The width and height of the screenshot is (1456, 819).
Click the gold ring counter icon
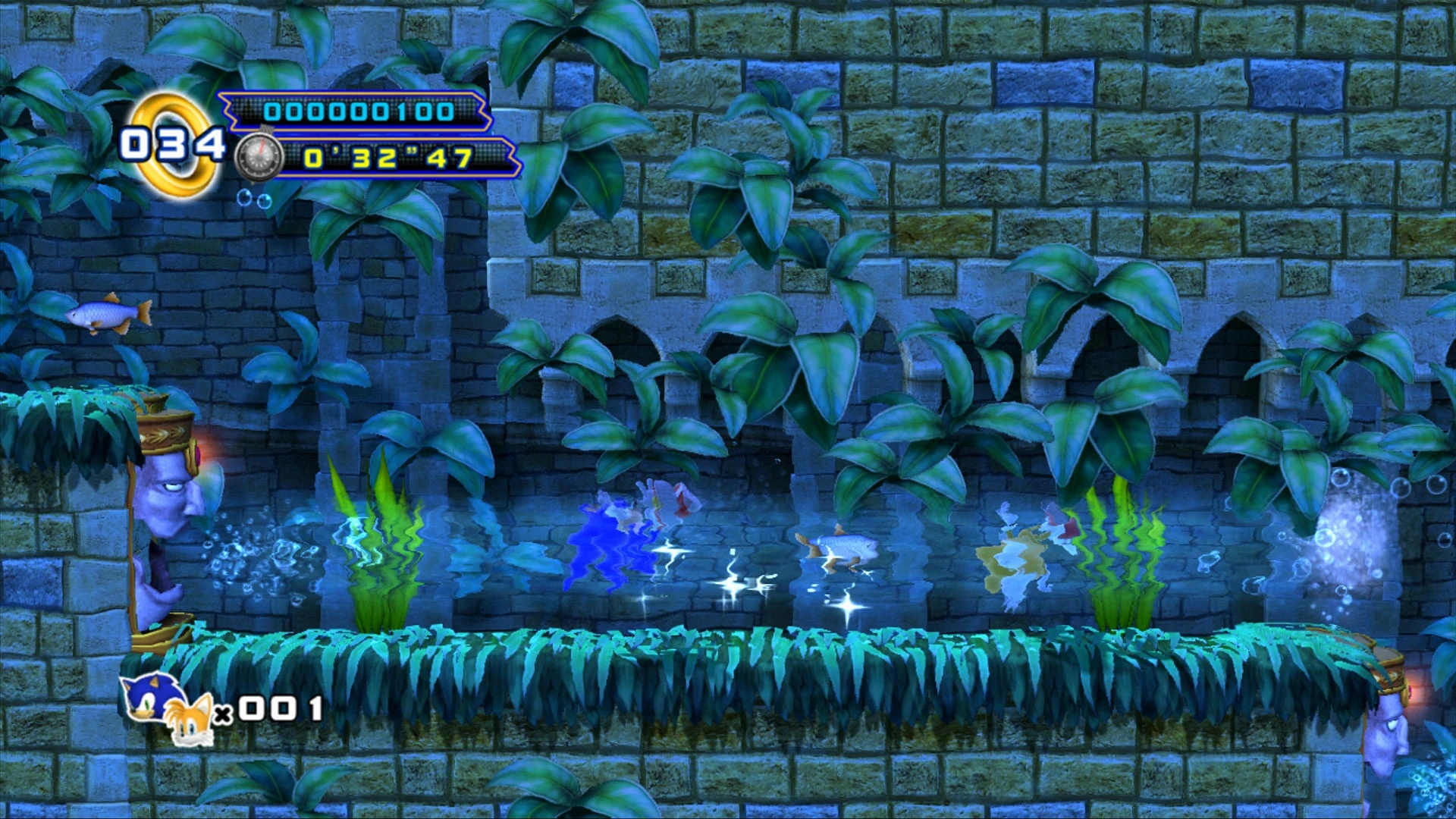click(x=173, y=146)
